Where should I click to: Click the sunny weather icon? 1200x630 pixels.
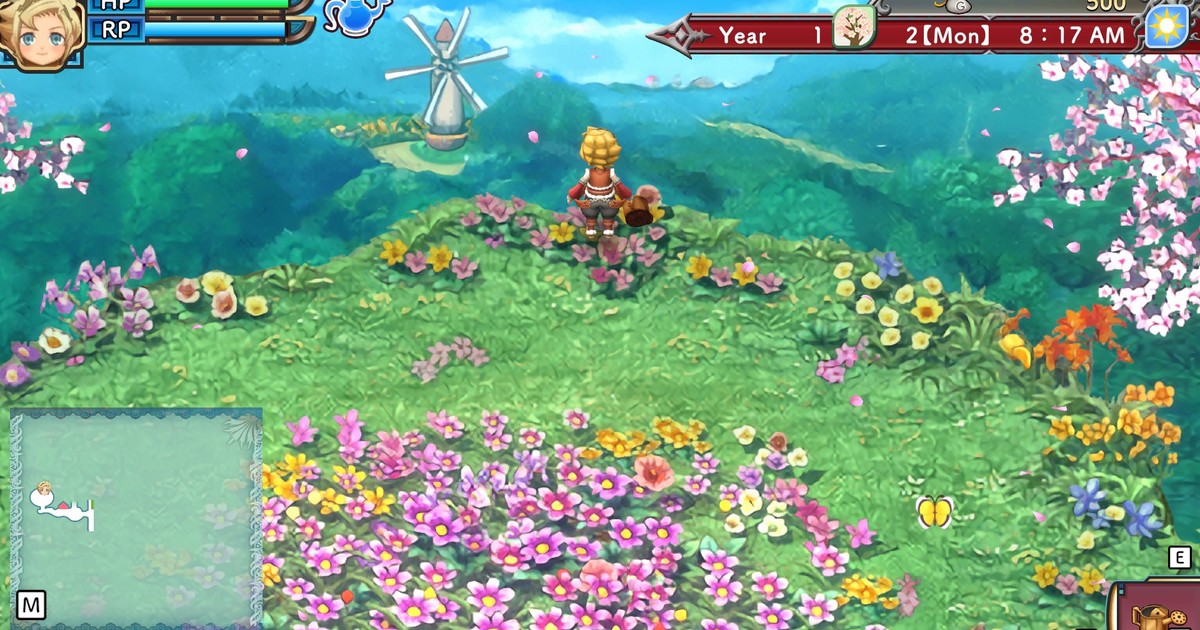tap(1165, 25)
